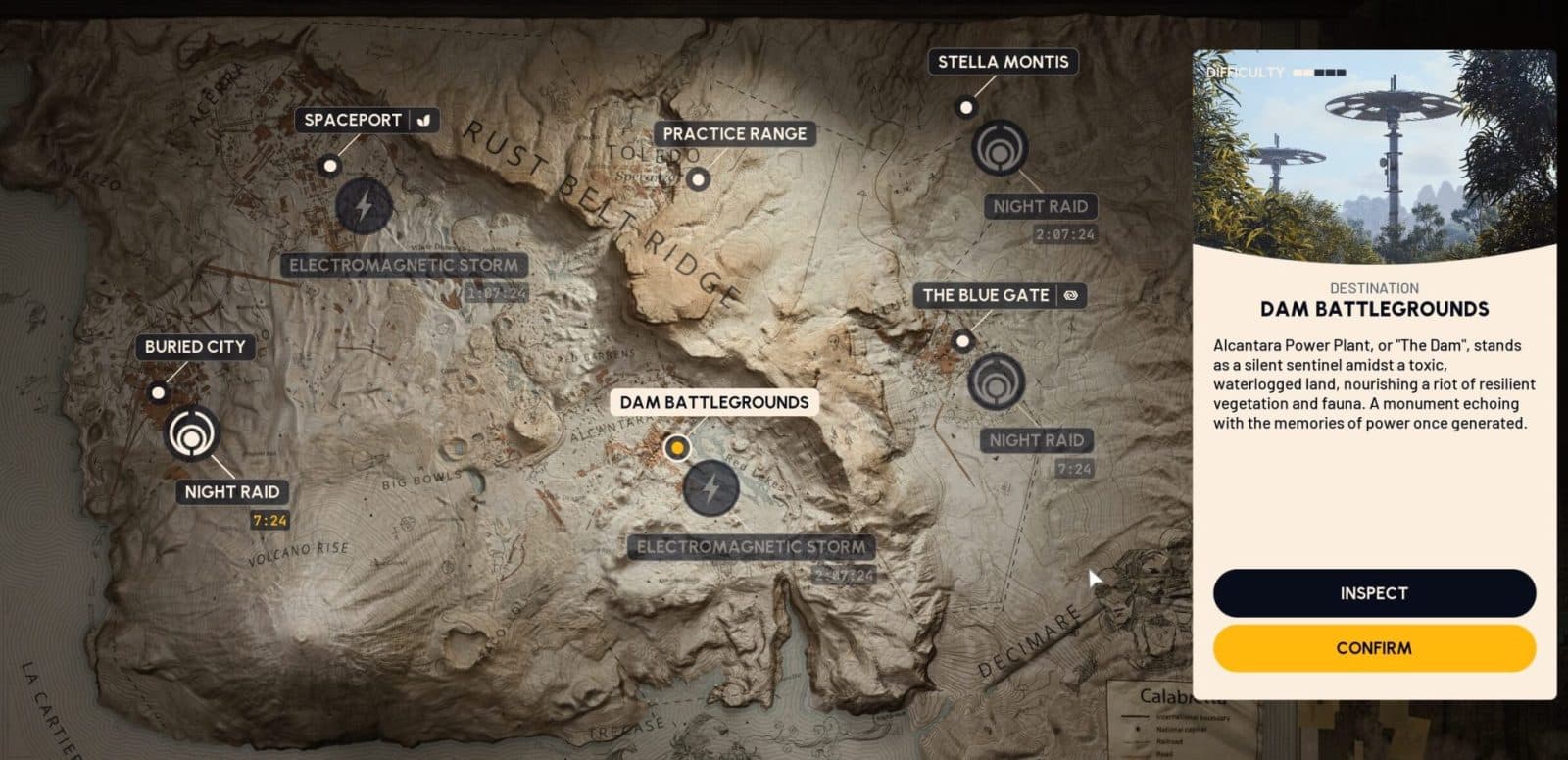
Task: Select the Electromagnetic Storm icon near Spaceport
Action: click(363, 207)
